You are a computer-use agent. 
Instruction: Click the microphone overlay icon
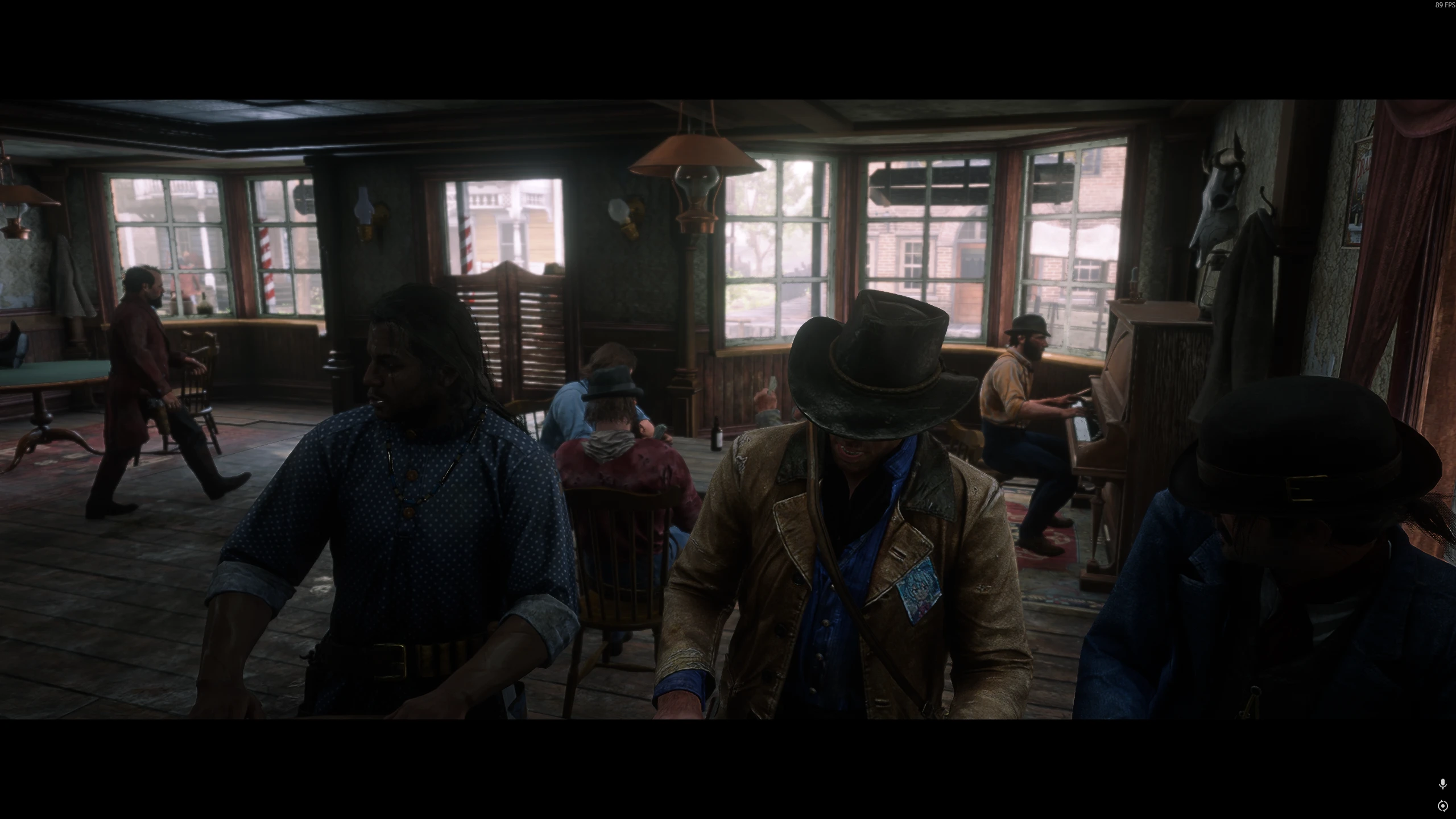1442,784
